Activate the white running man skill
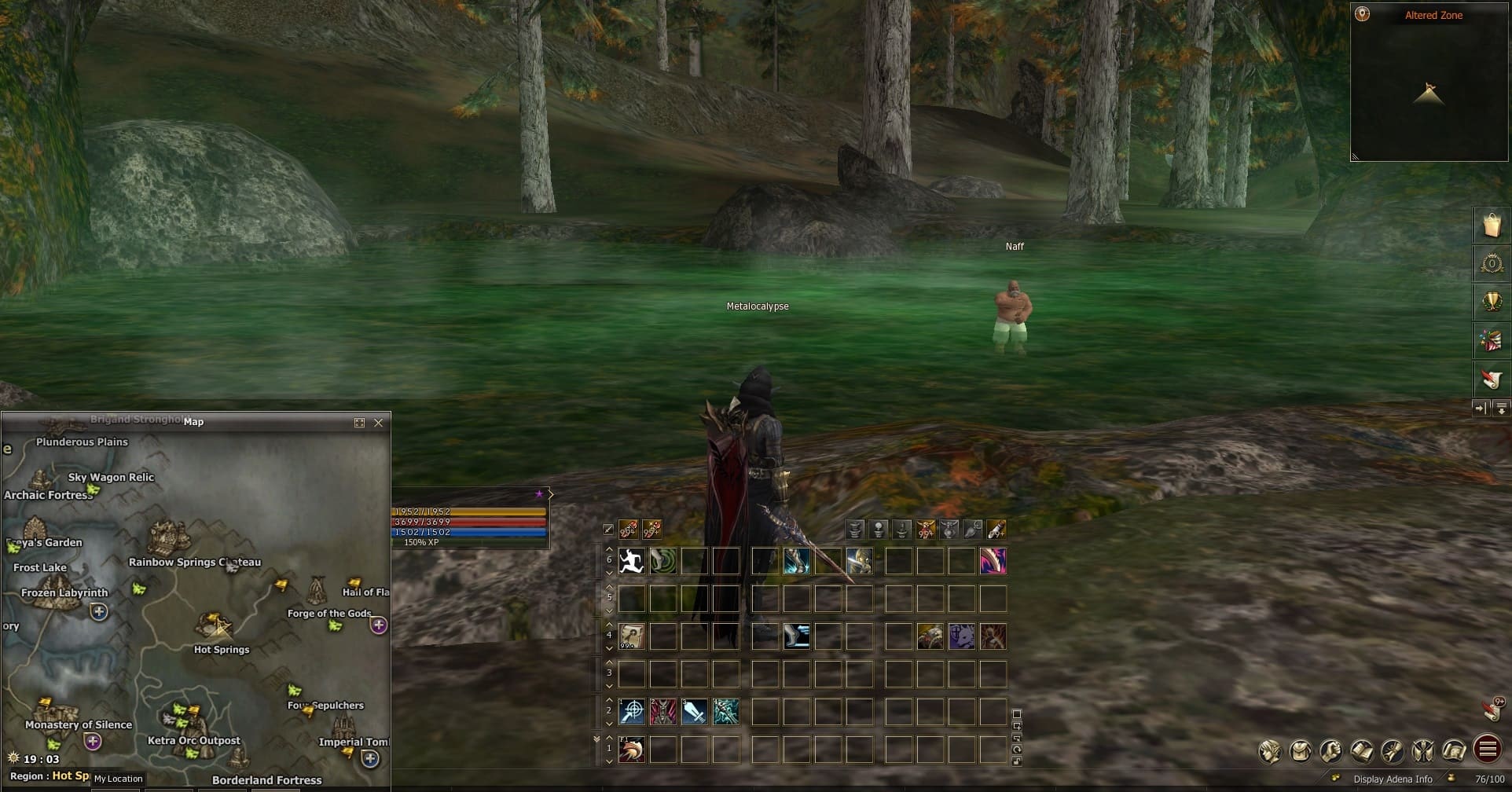 coord(632,561)
